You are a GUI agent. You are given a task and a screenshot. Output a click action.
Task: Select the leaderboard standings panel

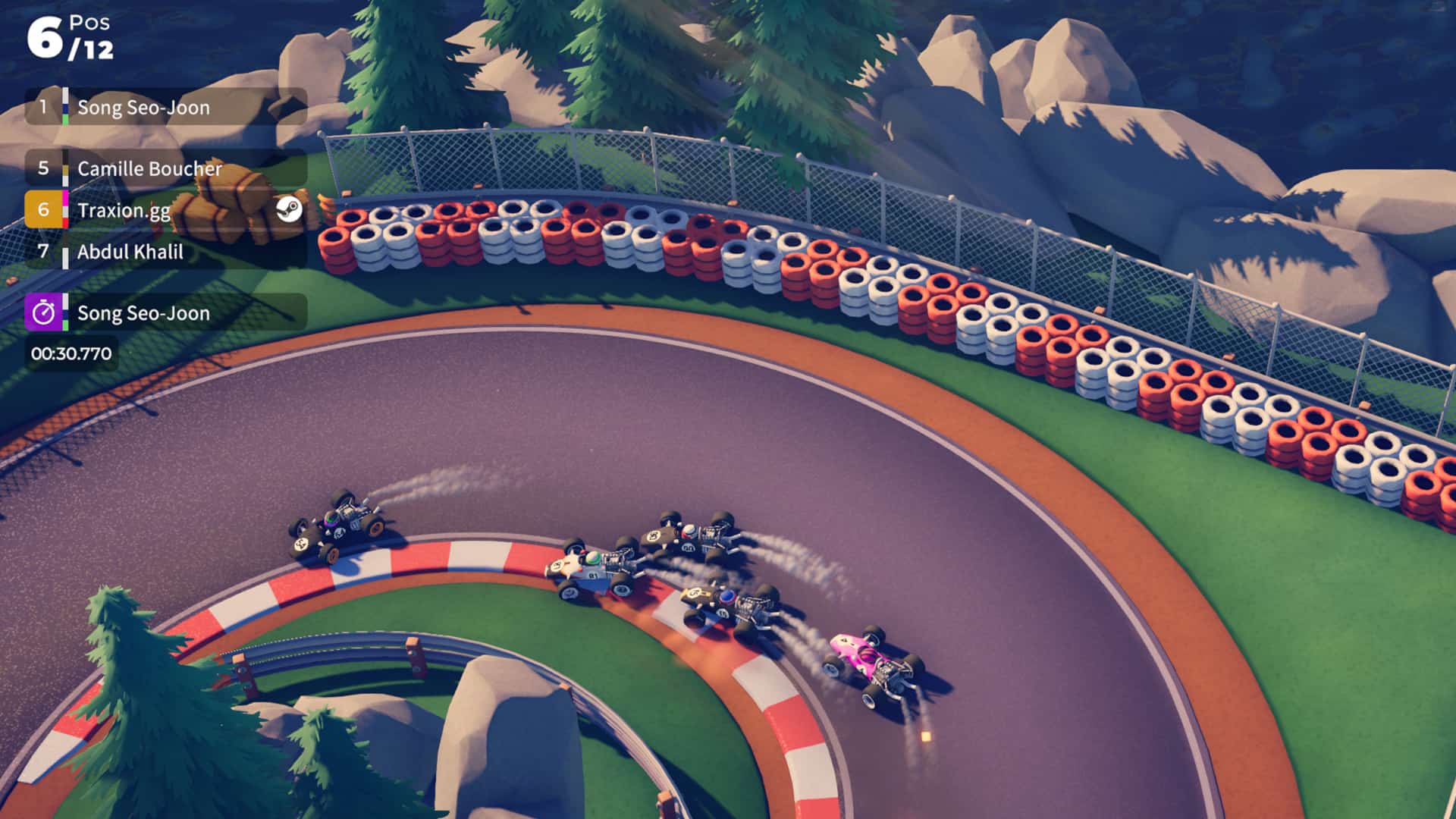163,180
